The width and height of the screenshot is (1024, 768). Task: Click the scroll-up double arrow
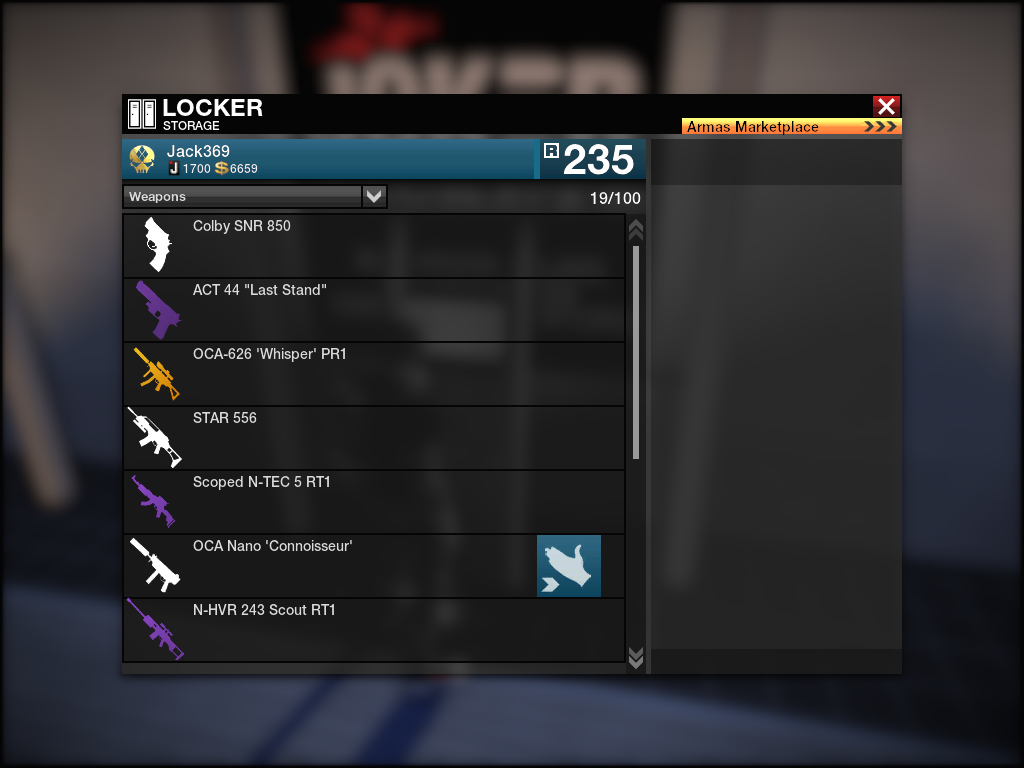pos(635,230)
